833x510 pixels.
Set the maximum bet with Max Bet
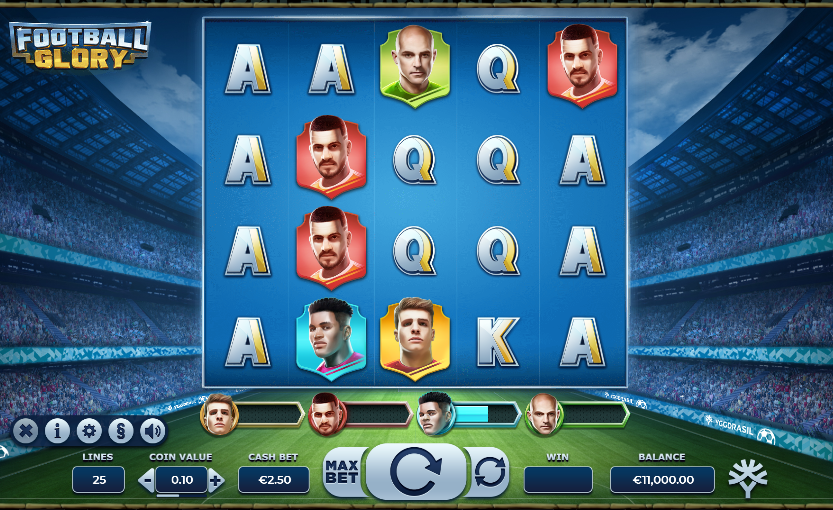pos(342,473)
